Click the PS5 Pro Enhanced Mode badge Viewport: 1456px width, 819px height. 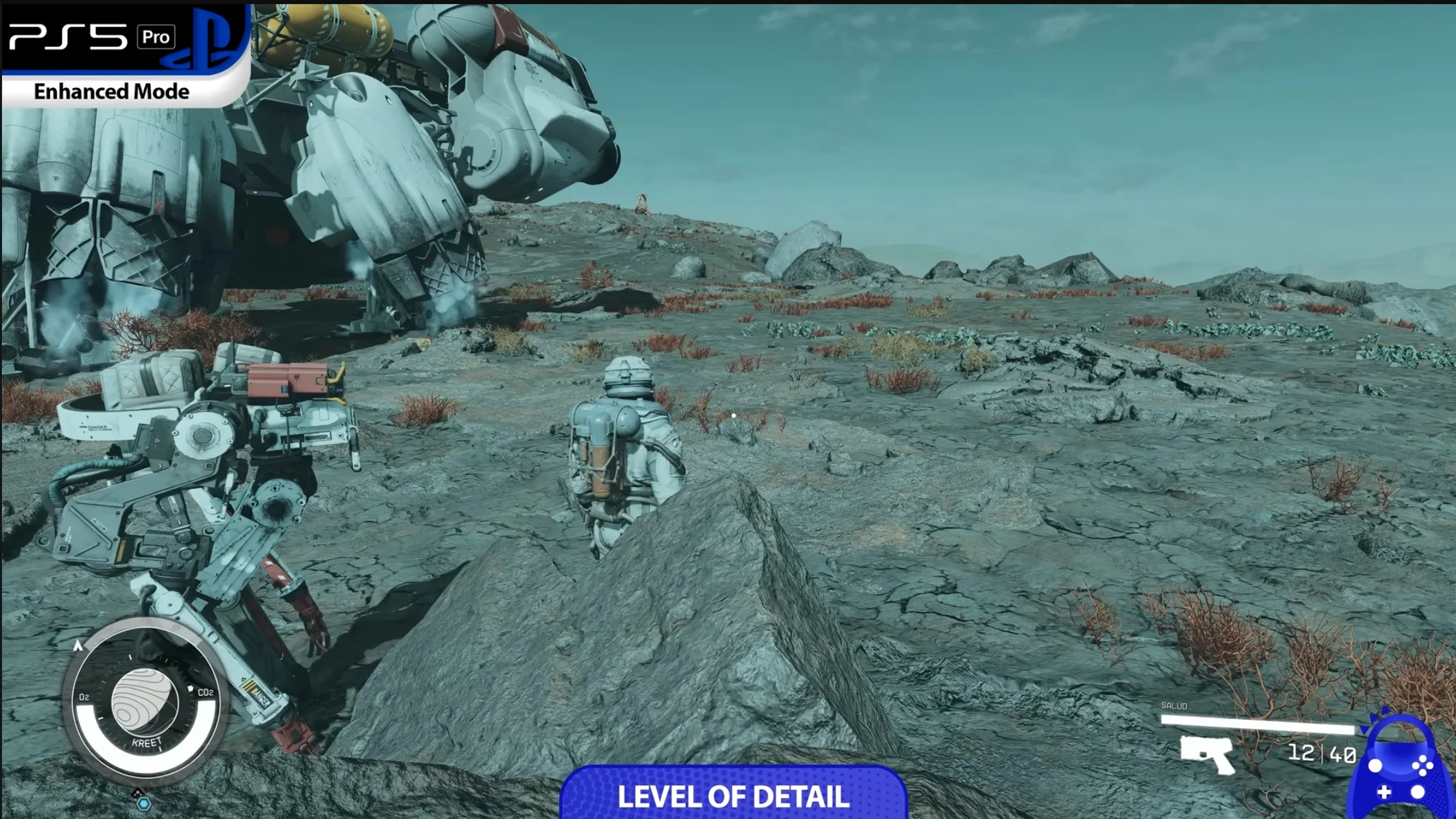(x=124, y=55)
